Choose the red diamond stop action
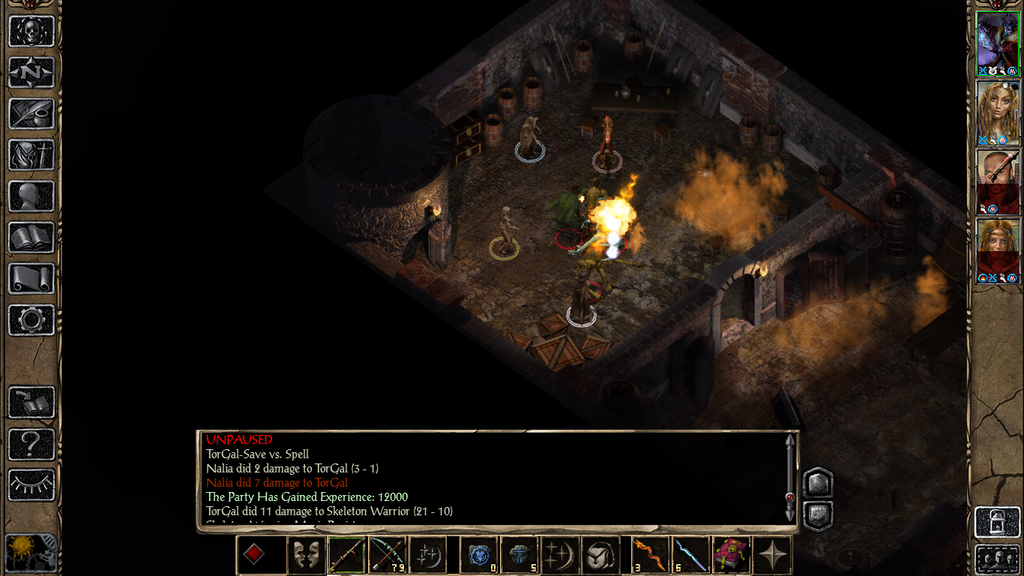The image size is (1024, 576). [255, 555]
